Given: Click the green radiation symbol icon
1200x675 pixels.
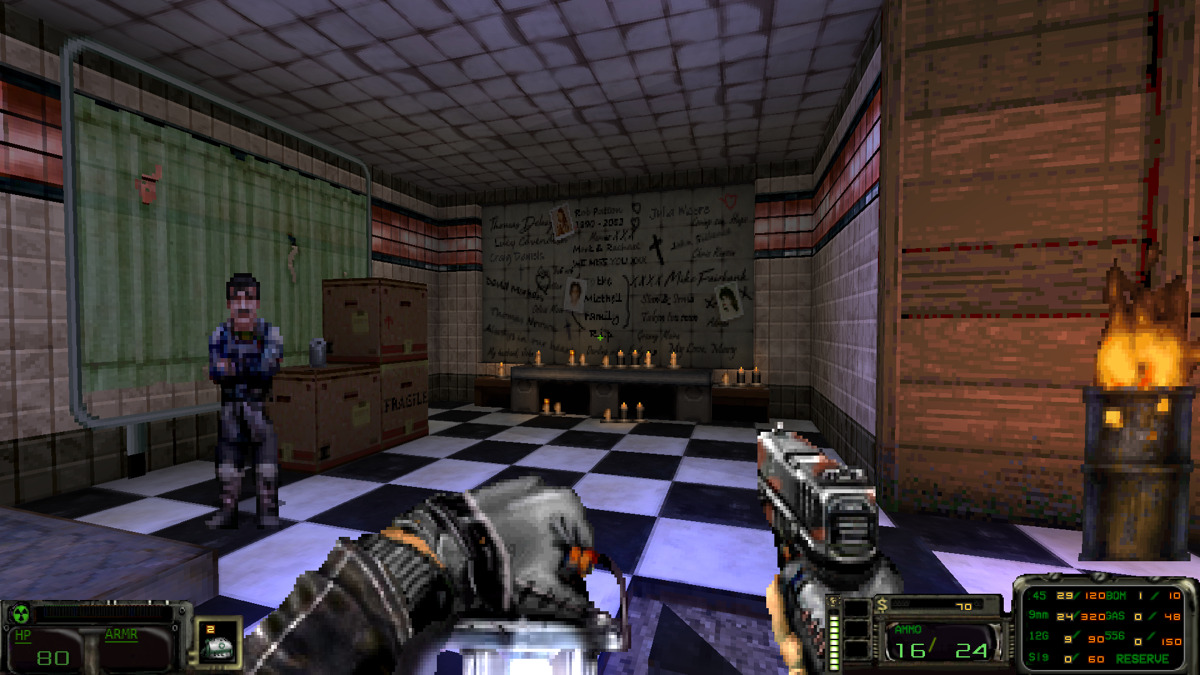Looking at the screenshot, I should (19, 613).
